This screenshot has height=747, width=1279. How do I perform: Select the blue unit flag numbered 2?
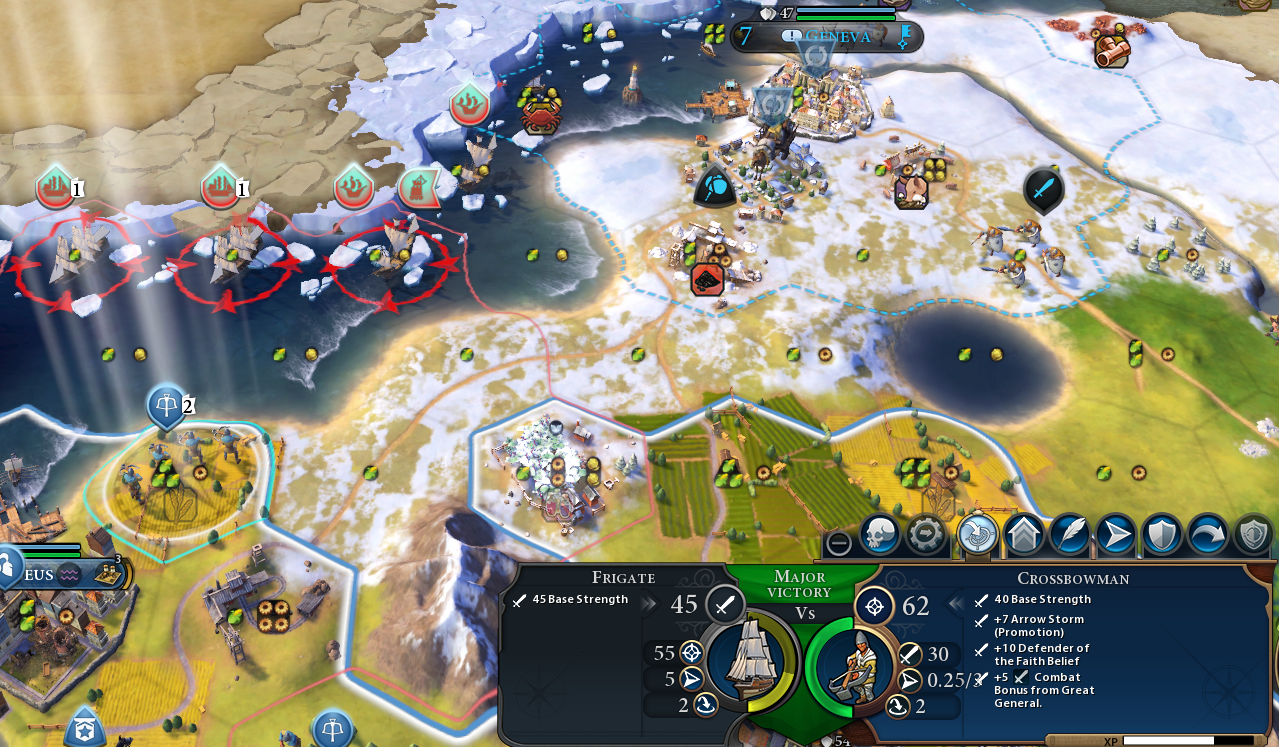[x=167, y=406]
